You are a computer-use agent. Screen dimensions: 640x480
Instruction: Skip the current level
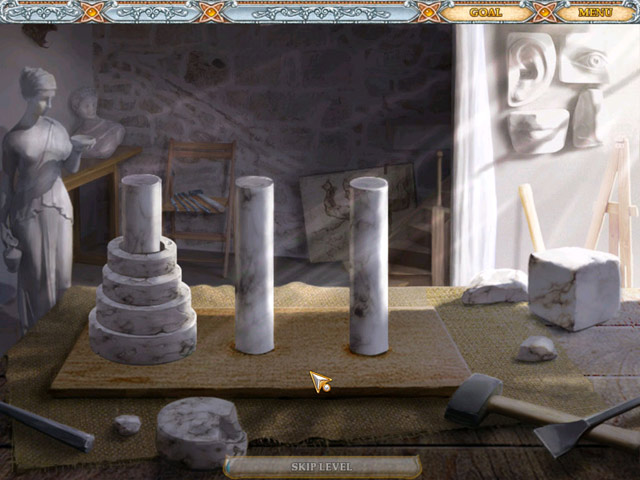pos(322,466)
